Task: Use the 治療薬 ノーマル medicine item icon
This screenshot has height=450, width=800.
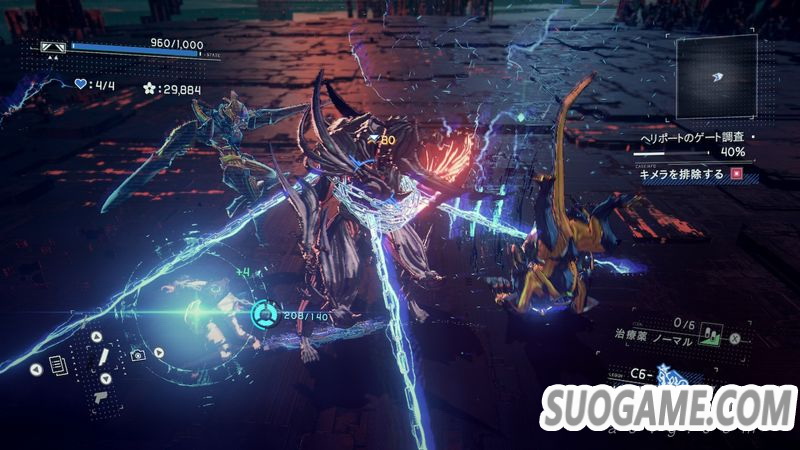Action: point(713,336)
